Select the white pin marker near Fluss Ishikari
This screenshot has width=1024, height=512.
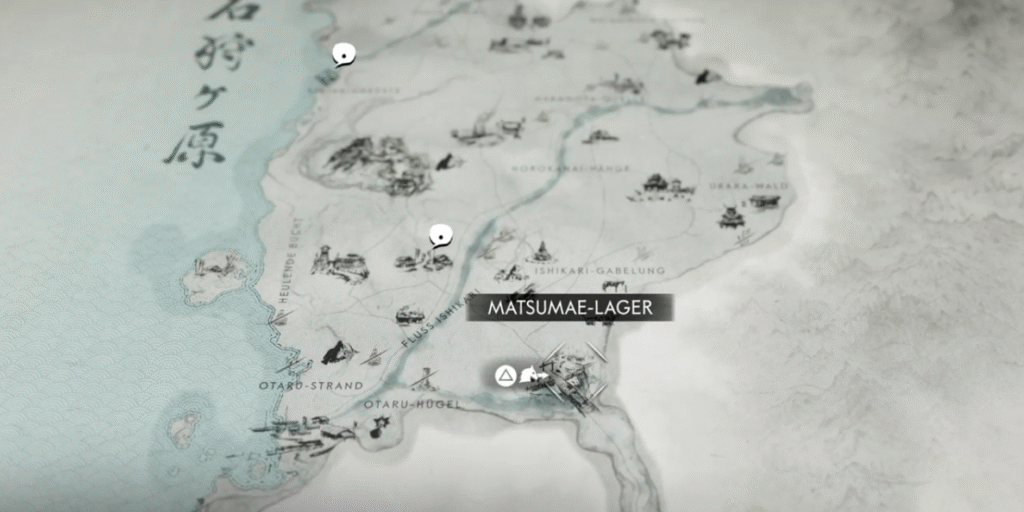pos(439,236)
